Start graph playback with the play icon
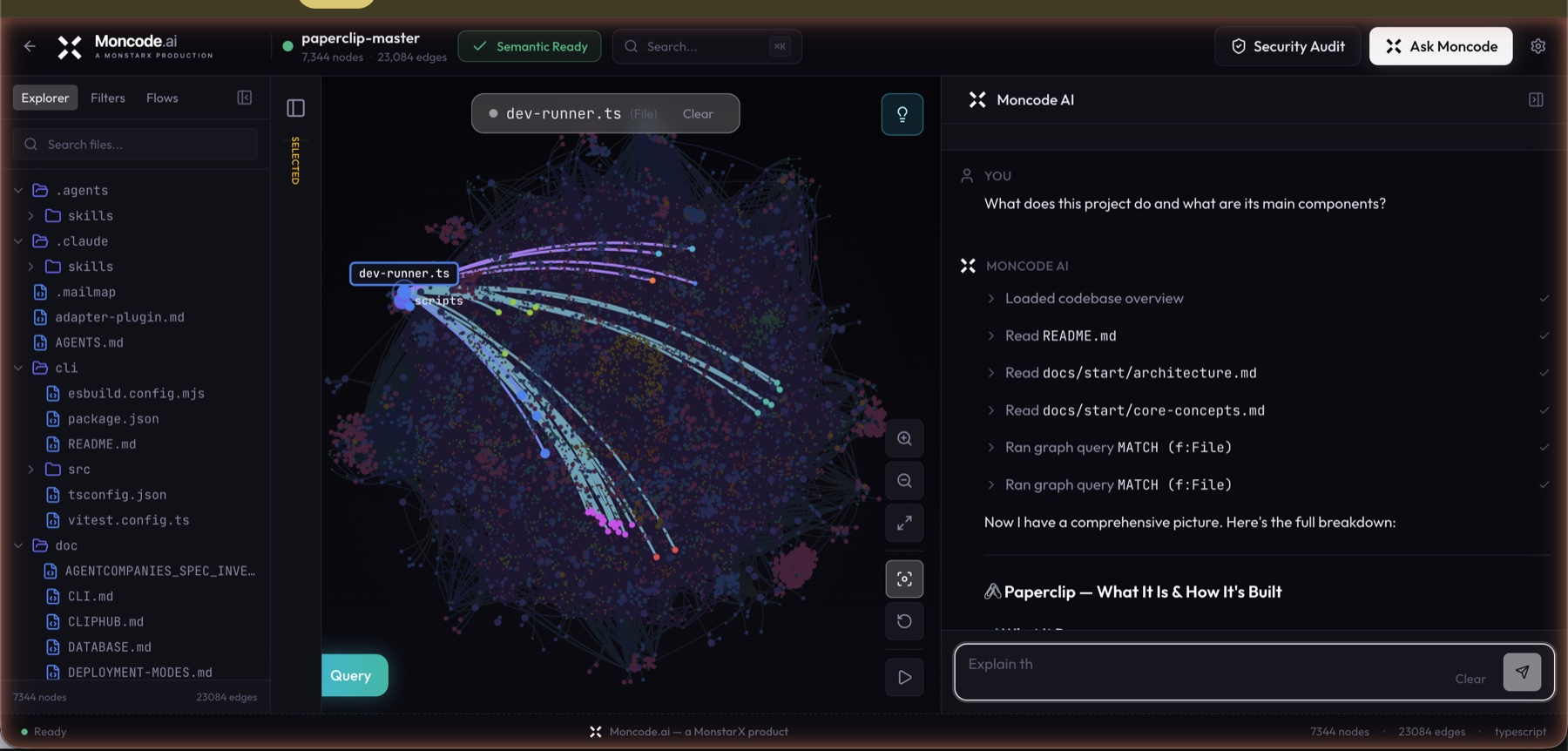Viewport: 1568px width, 751px height. 904,677
